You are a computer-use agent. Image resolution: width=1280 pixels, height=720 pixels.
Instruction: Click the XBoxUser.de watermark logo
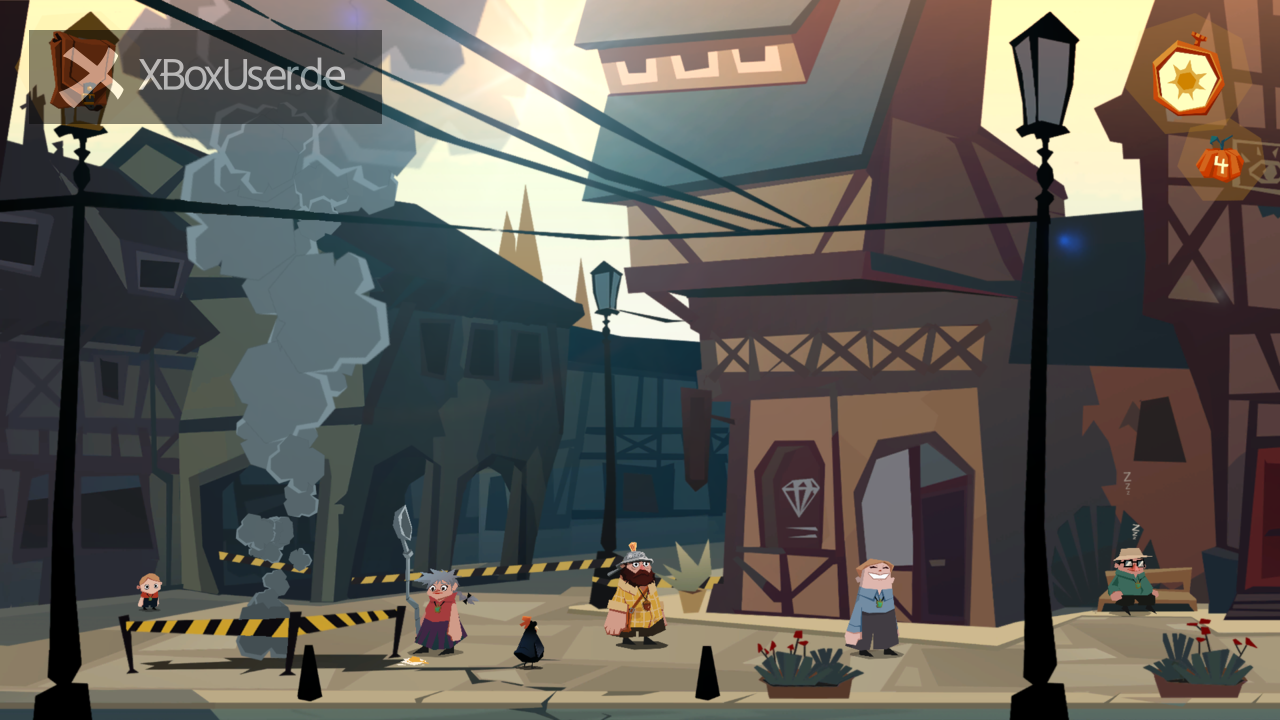[205, 77]
